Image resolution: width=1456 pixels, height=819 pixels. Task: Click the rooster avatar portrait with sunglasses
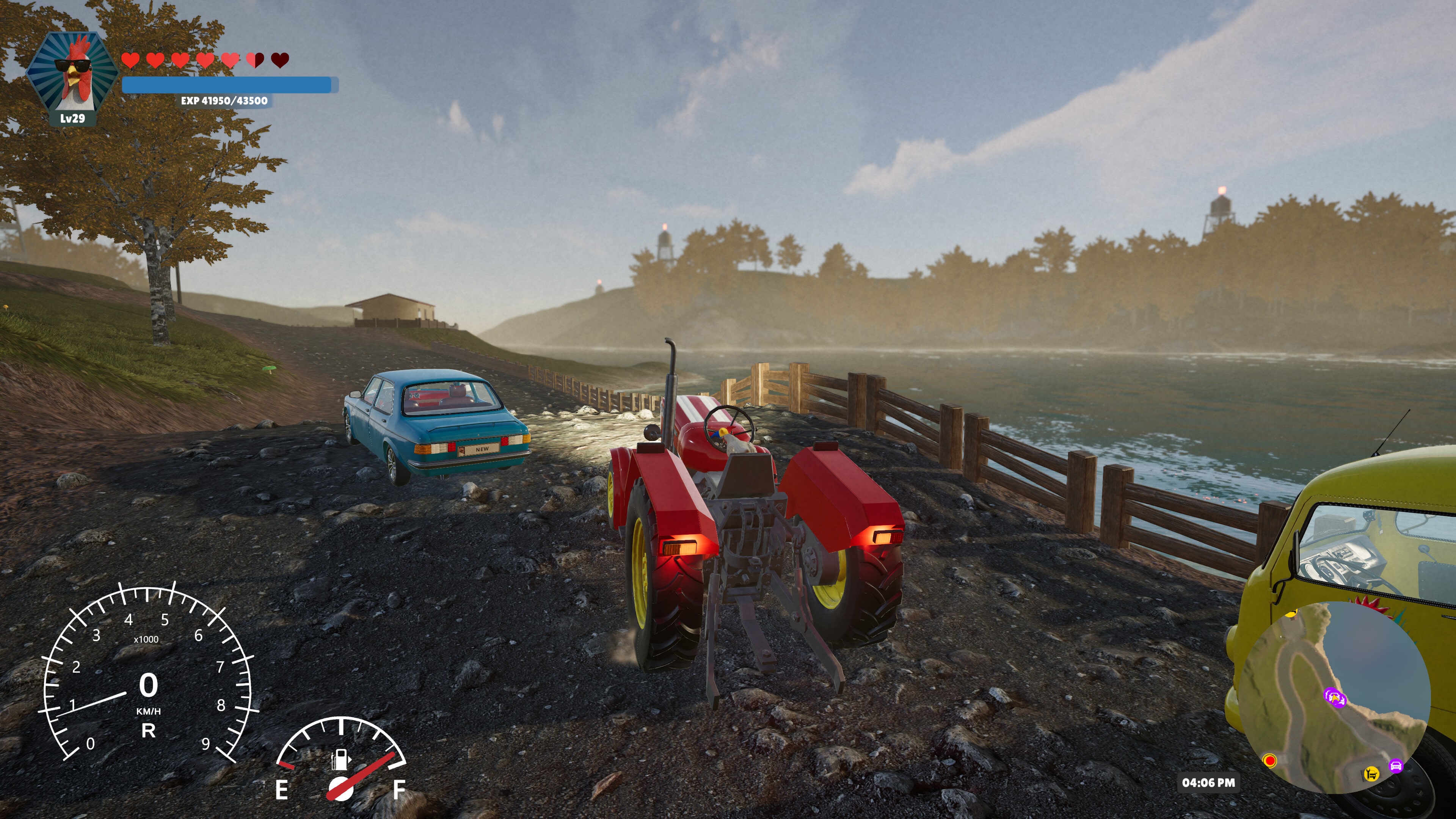(x=74, y=70)
